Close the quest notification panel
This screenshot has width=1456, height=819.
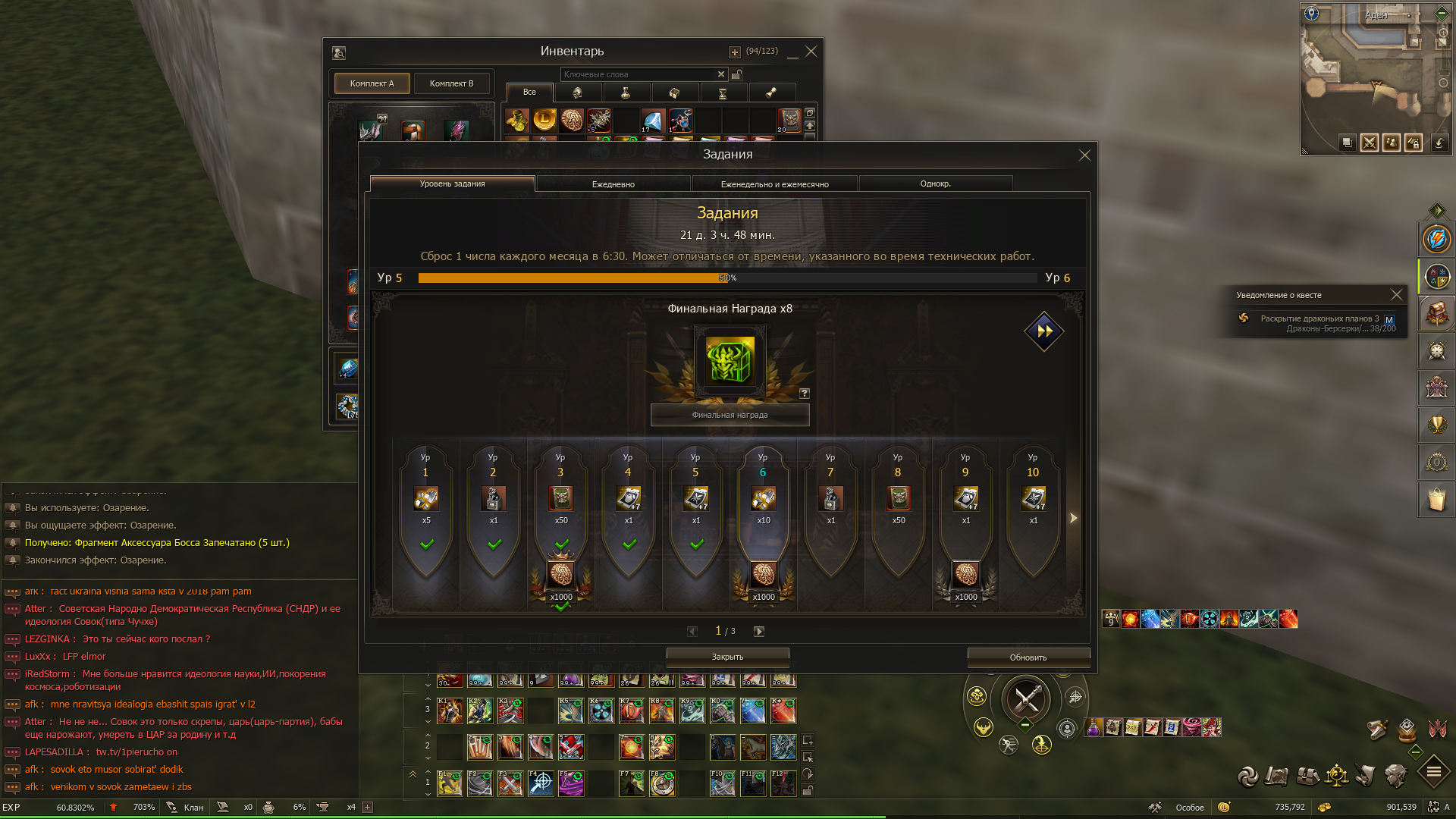1396,295
